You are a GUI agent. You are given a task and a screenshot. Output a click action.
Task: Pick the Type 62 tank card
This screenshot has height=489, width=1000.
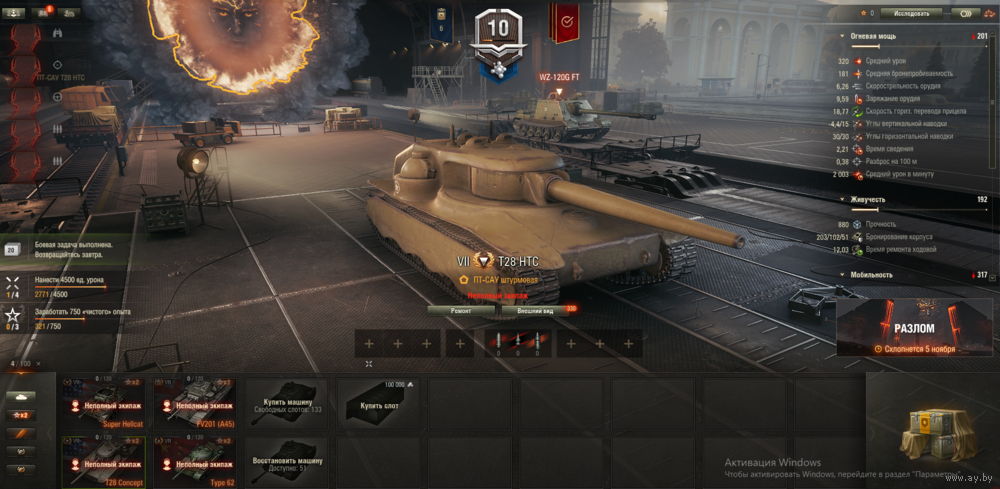(x=195, y=461)
